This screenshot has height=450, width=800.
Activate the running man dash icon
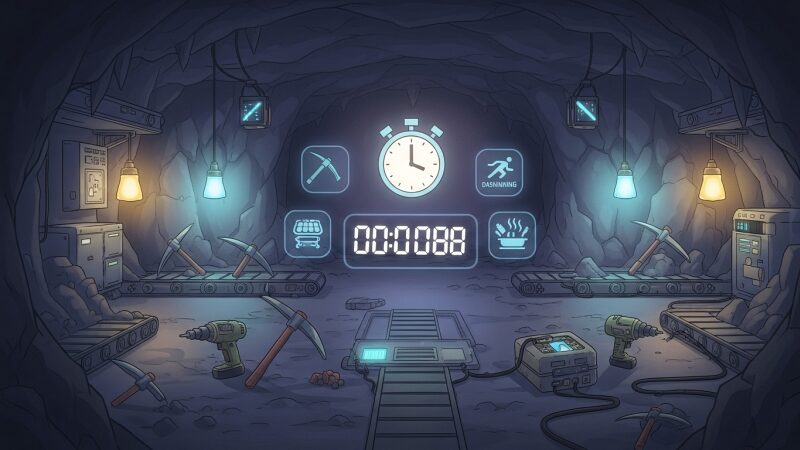tap(497, 169)
